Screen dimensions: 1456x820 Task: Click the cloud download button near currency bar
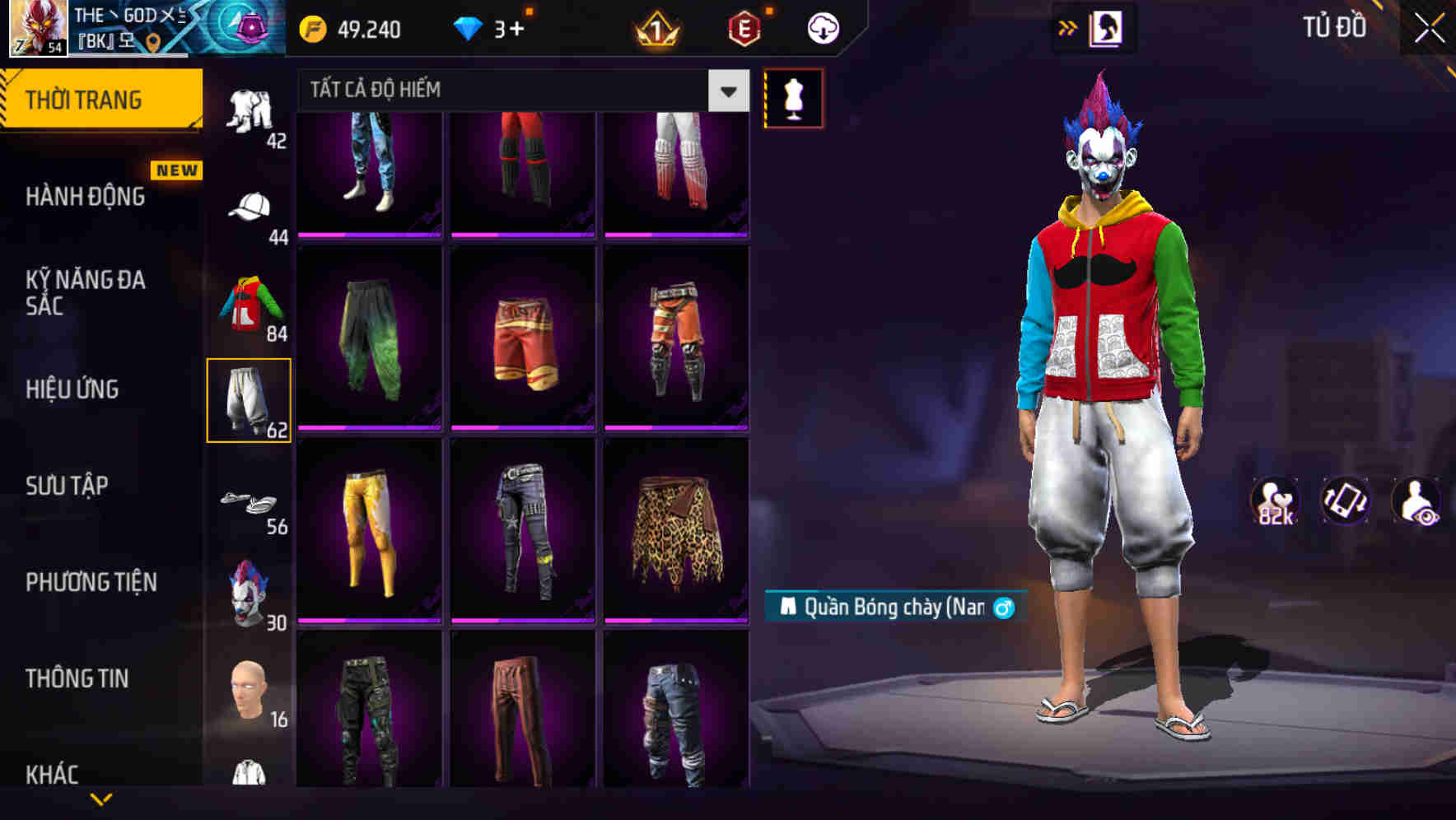[821, 27]
